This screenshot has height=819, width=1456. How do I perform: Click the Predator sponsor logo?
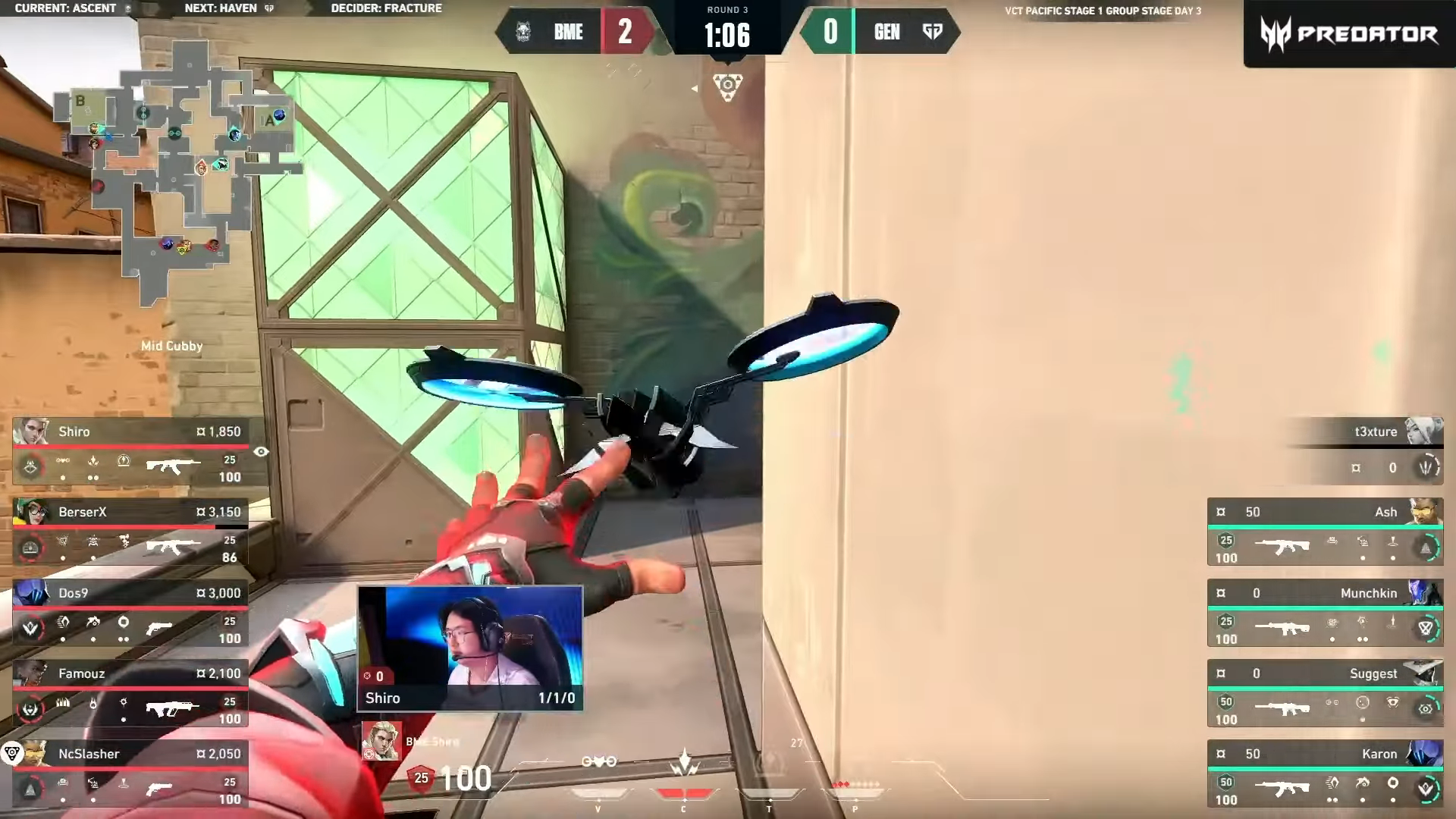[x=1349, y=34]
